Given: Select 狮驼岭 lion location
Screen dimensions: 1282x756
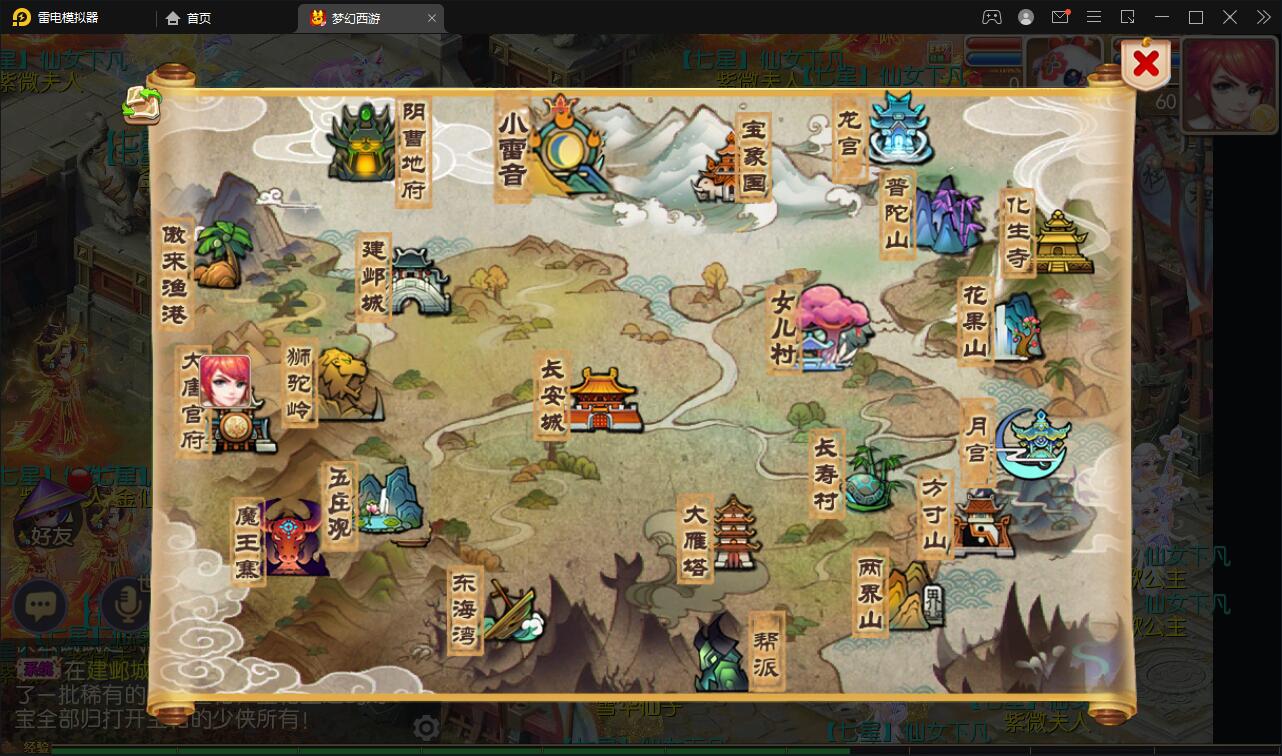Looking at the screenshot, I should tap(344, 384).
